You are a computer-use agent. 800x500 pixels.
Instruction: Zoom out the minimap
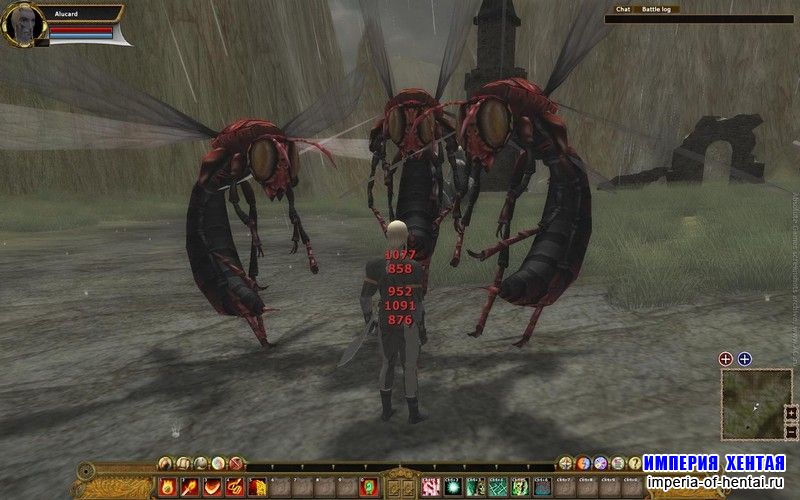coord(792,429)
